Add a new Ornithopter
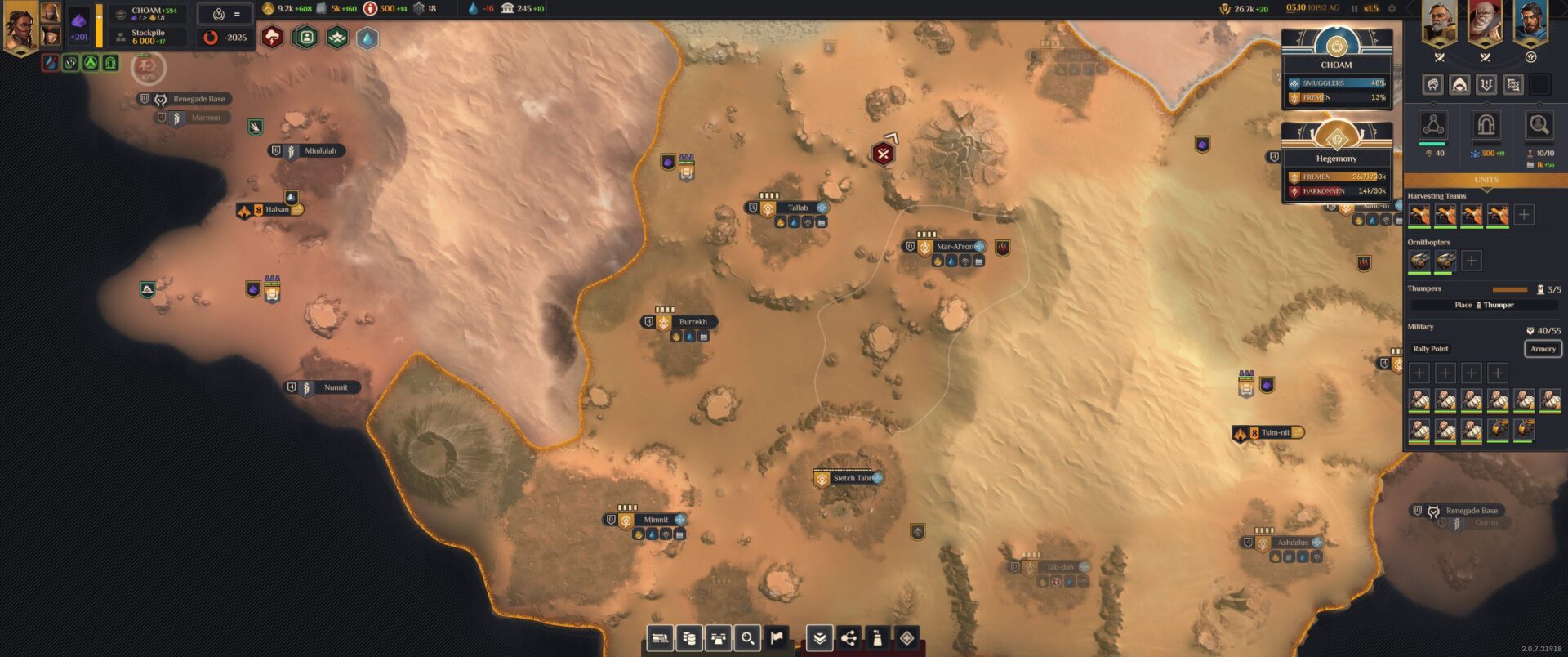 1472,261
